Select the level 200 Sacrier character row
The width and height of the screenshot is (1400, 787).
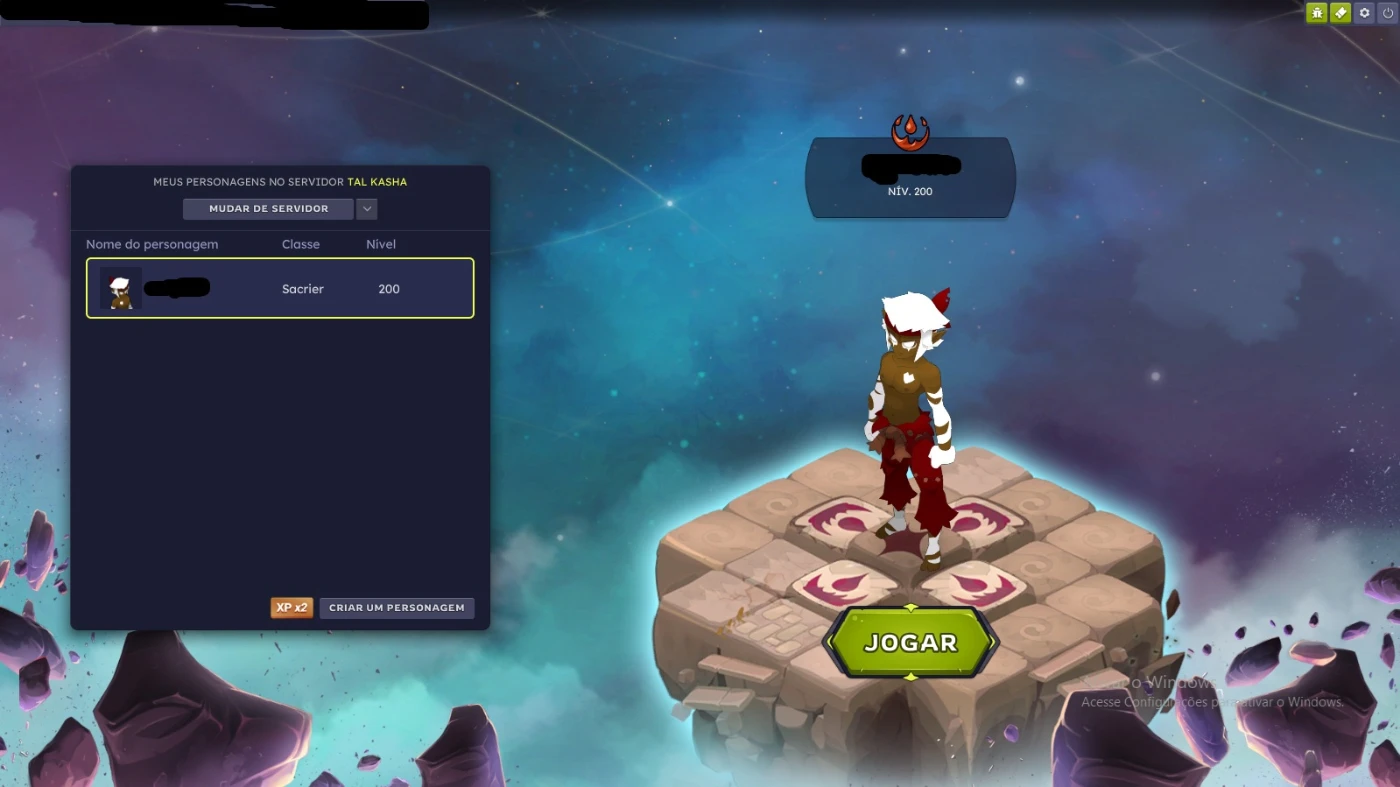280,289
